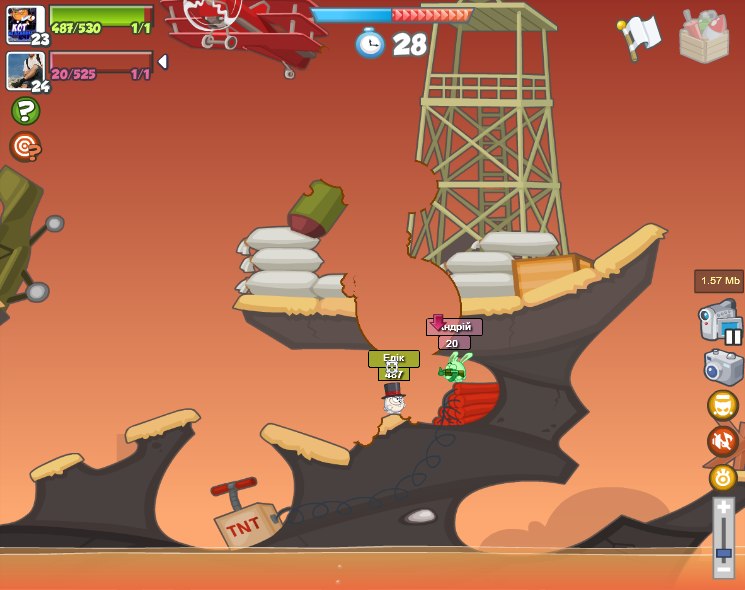Open the weapons crate inventory

point(703,37)
